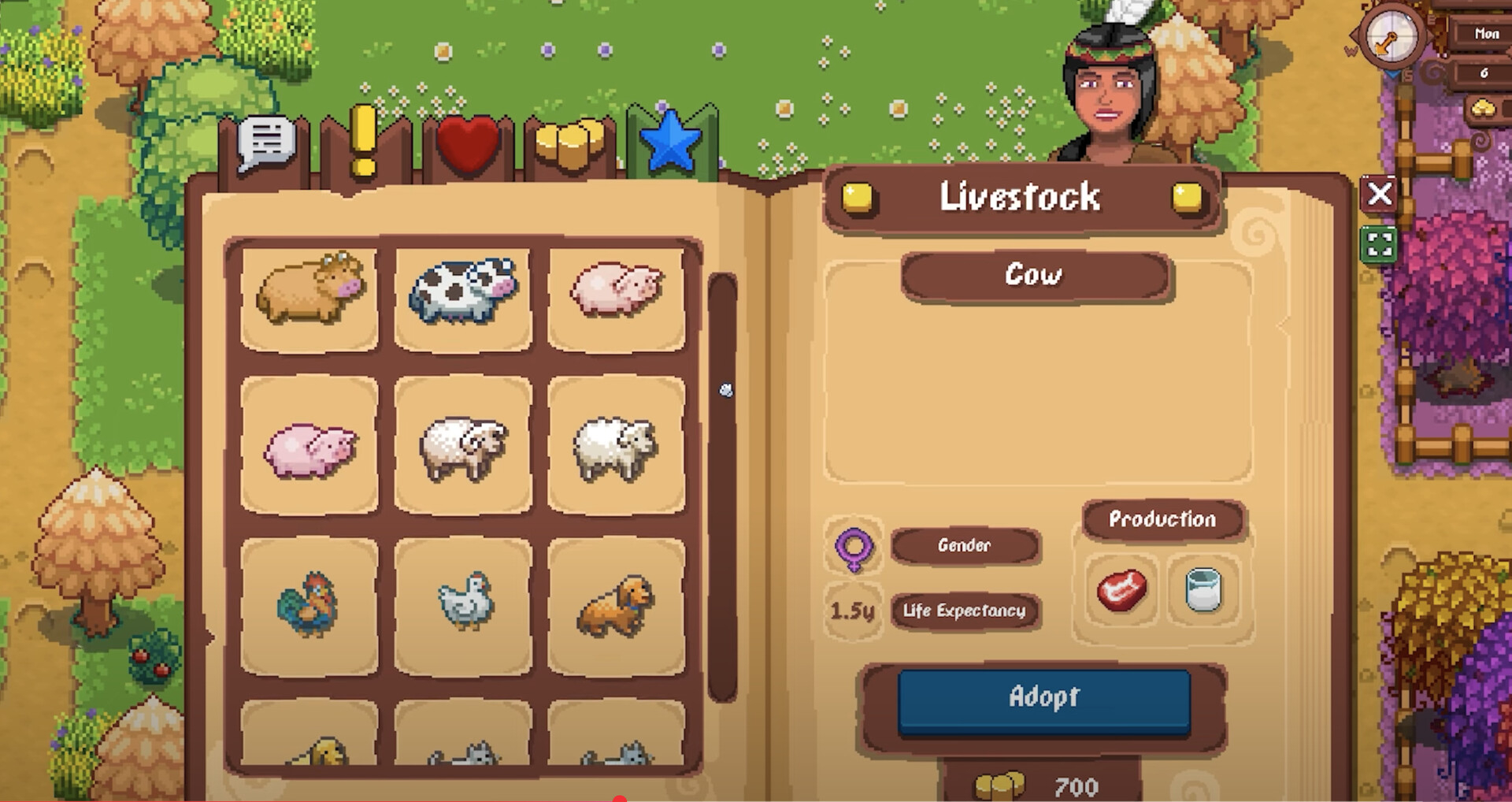Click the animal list scrollbar

723,488
